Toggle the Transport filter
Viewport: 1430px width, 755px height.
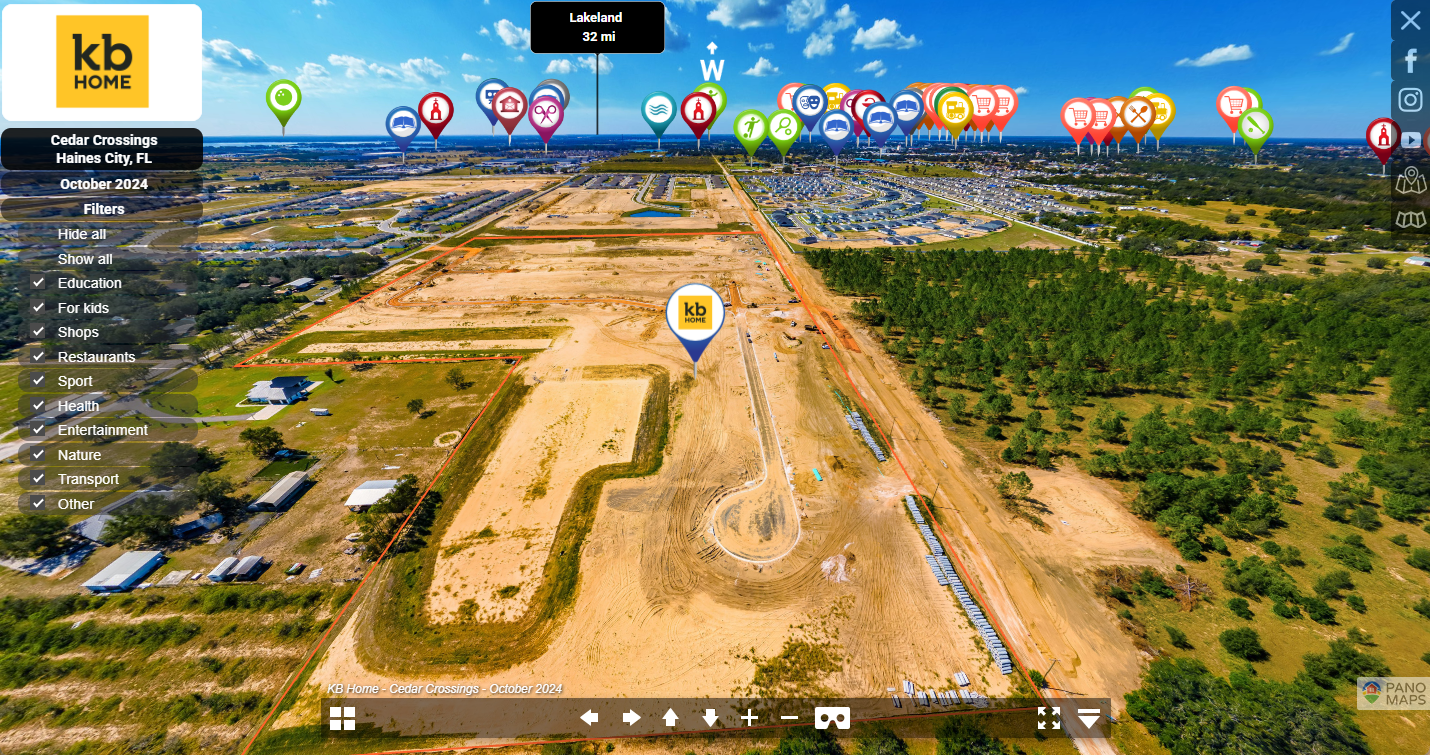(x=38, y=479)
